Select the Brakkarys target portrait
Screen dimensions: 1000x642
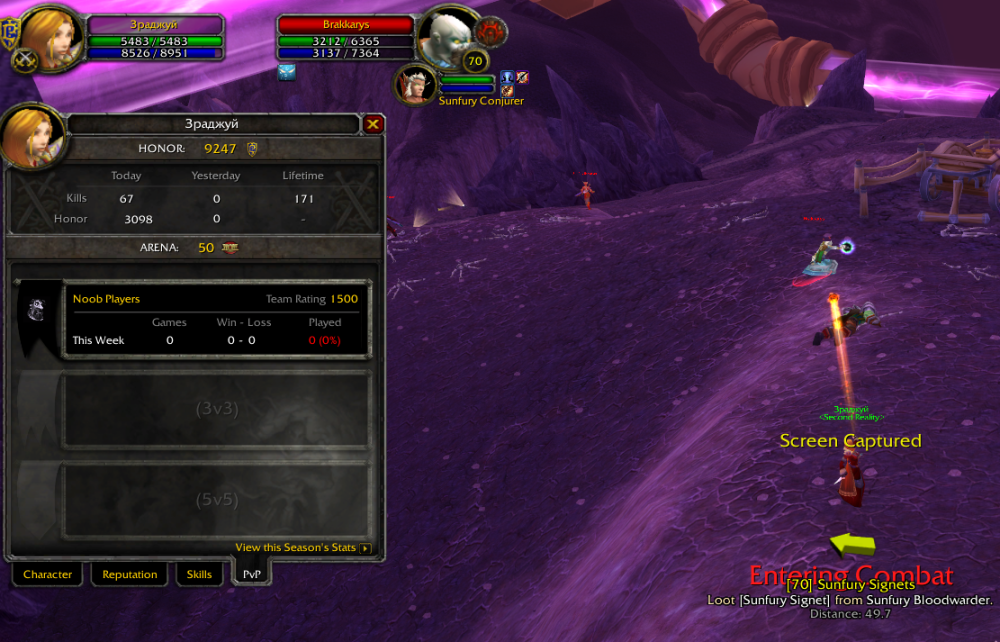click(x=446, y=36)
